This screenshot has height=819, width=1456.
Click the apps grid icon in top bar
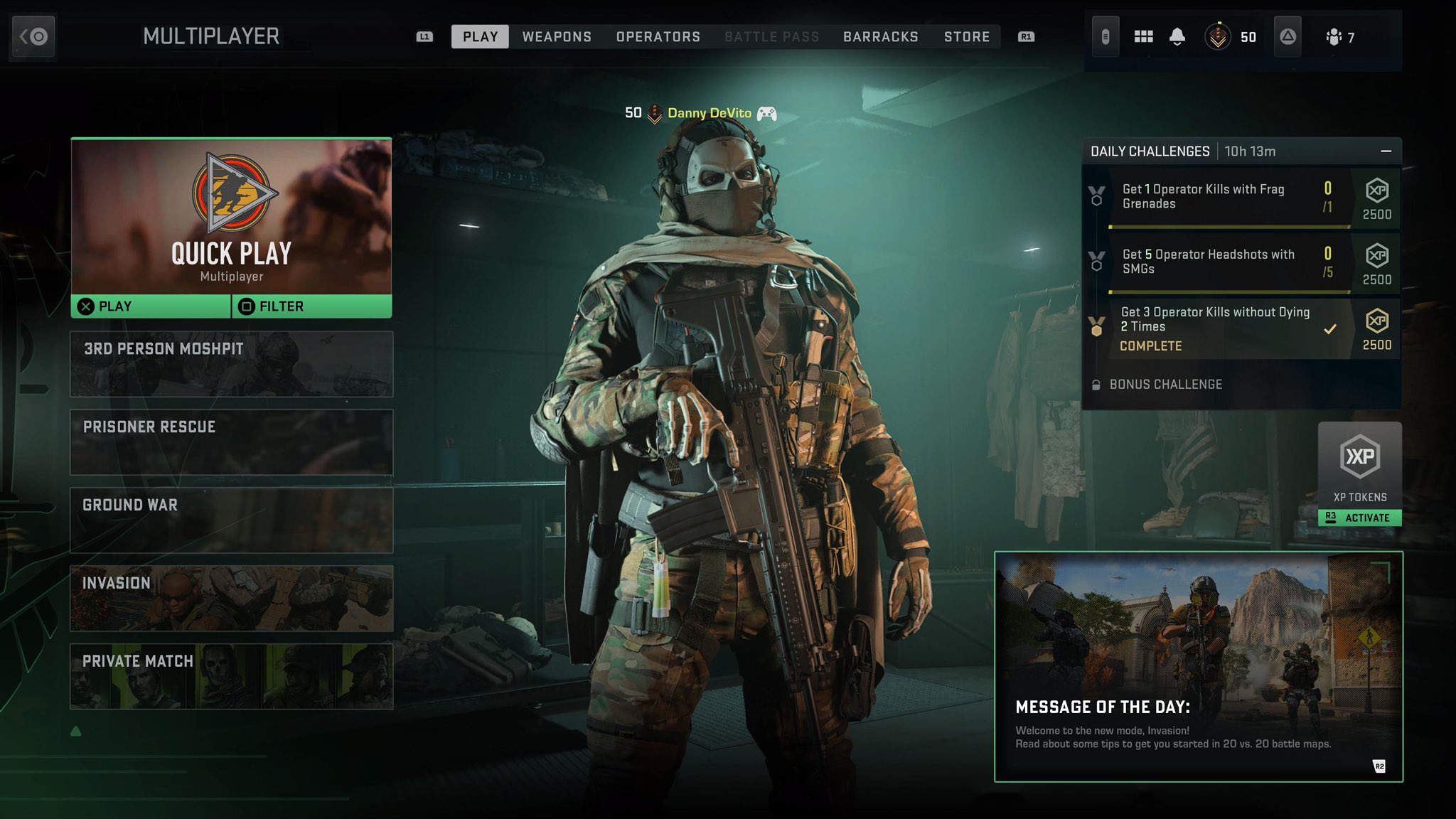pos(1144,36)
